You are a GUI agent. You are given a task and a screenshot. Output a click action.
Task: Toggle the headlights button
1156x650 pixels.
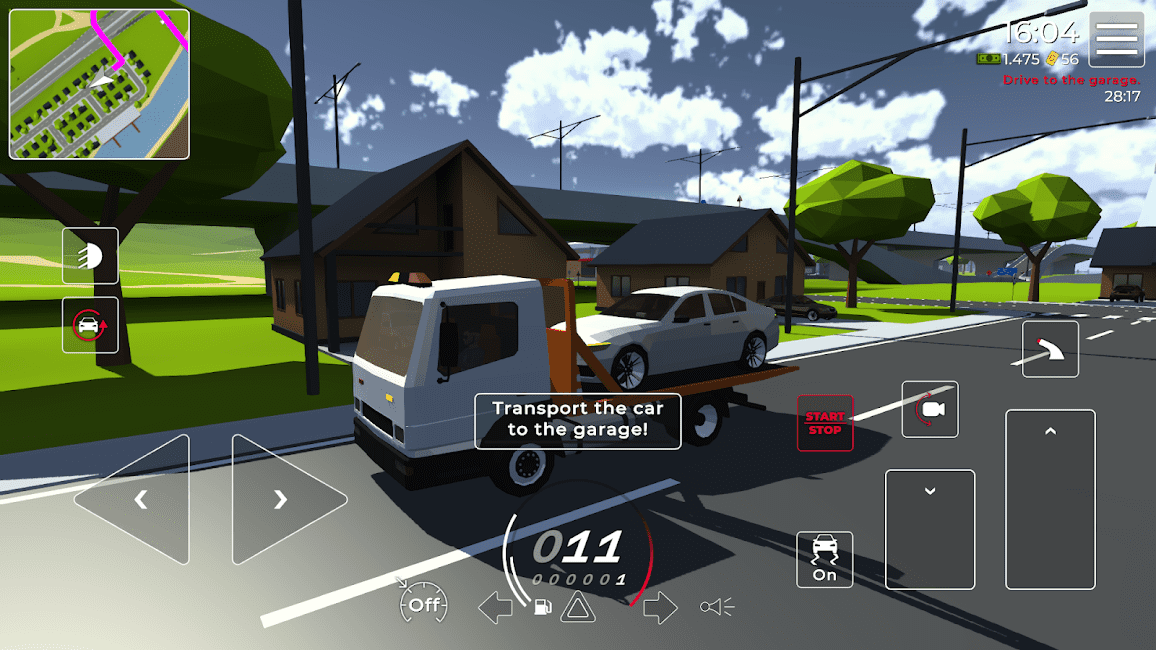point(90,256)
